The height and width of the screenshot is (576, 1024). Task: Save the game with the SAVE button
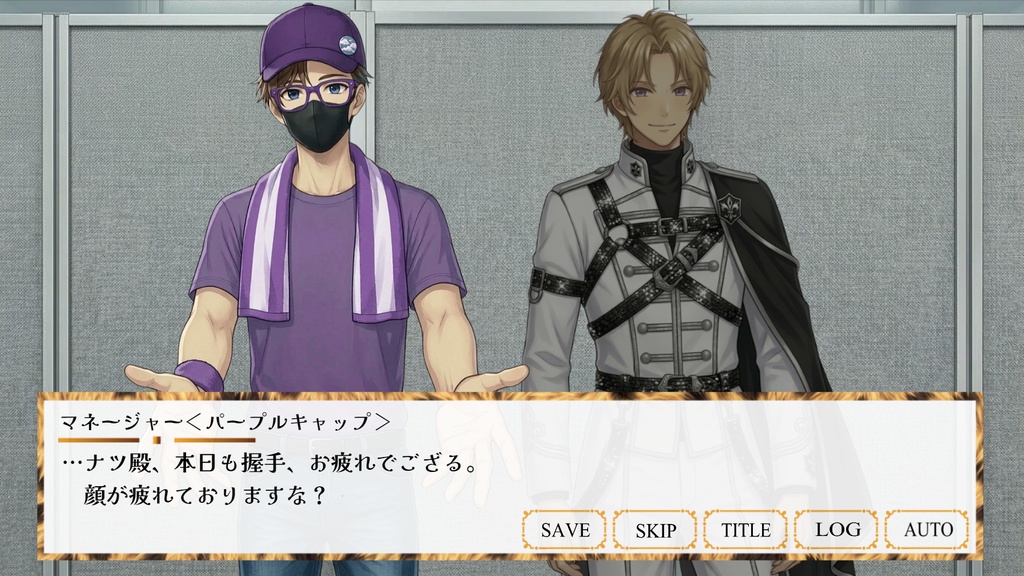coord(564,530)
